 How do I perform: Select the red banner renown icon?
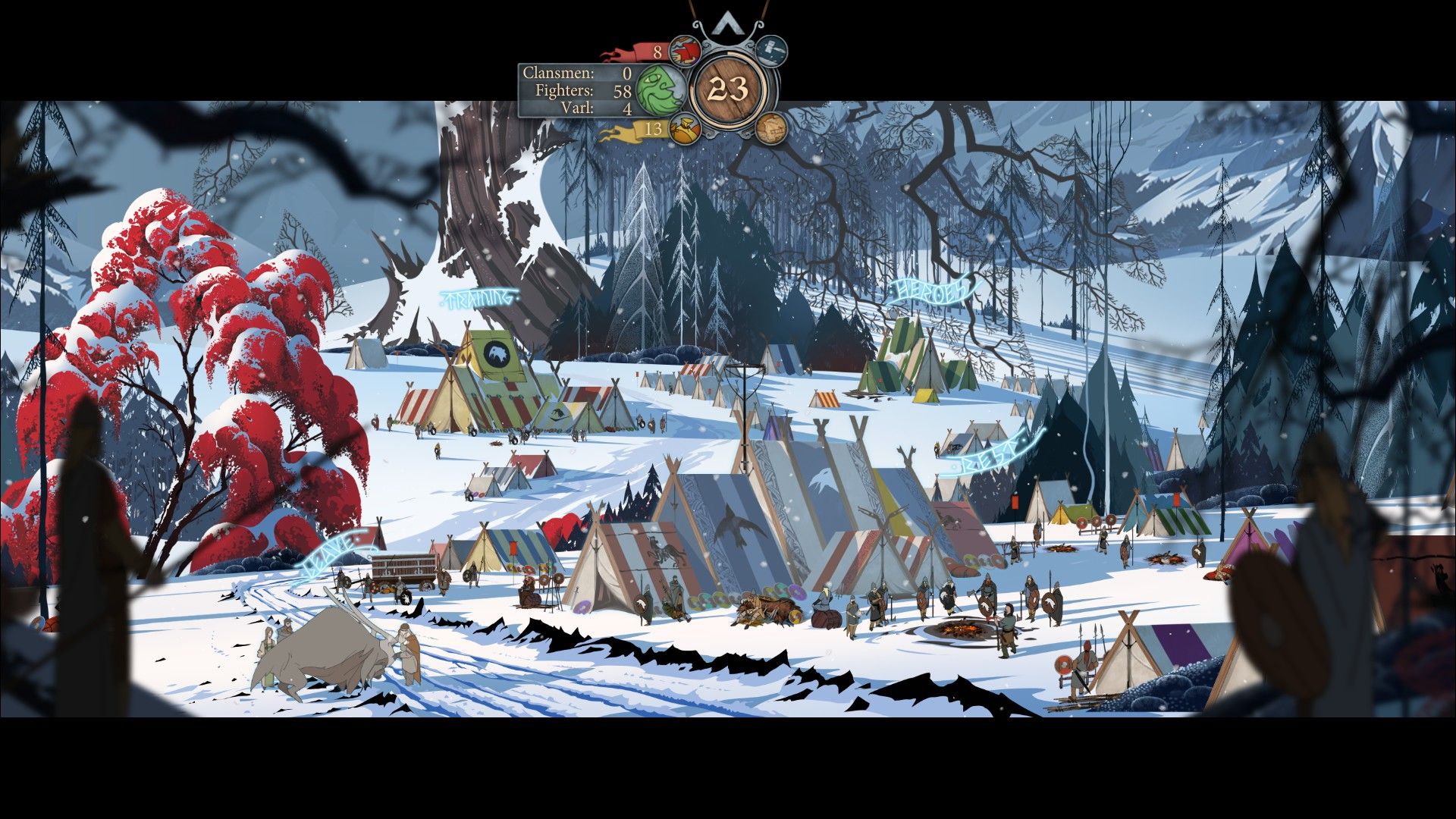(x=685, y=52)
